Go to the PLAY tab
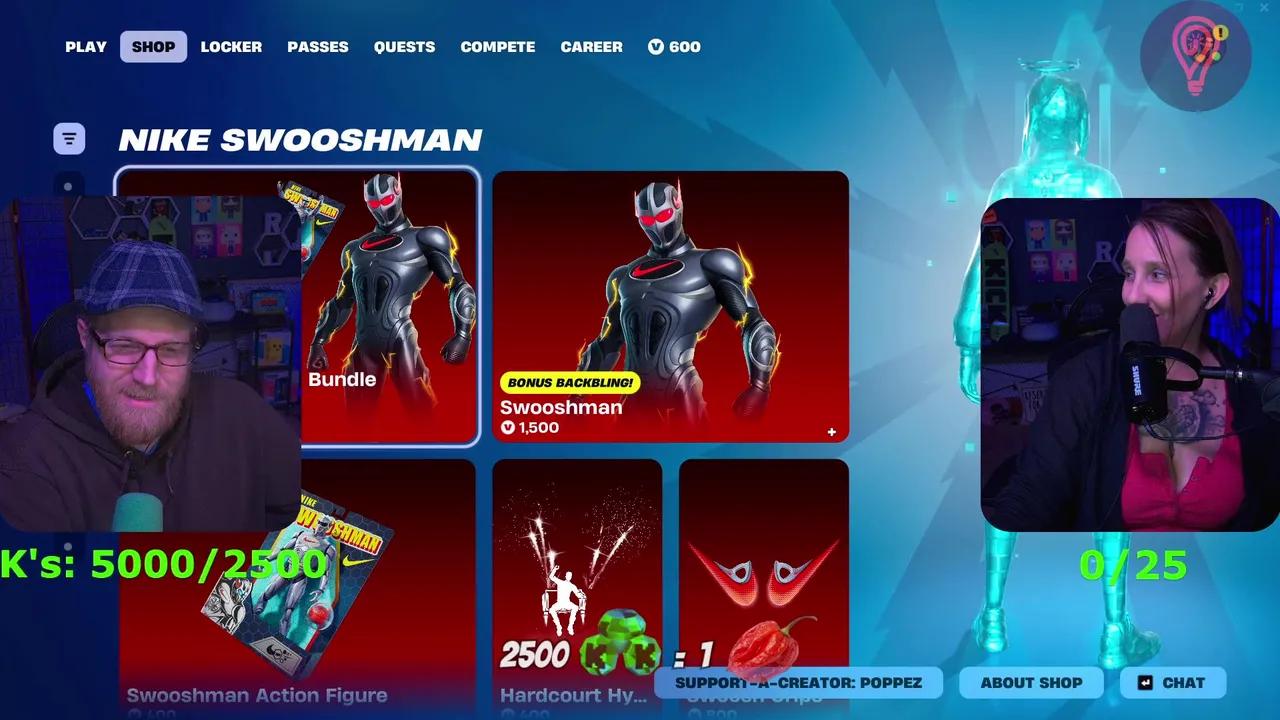This screenshot has width=1280, height=720. (85, 46)
